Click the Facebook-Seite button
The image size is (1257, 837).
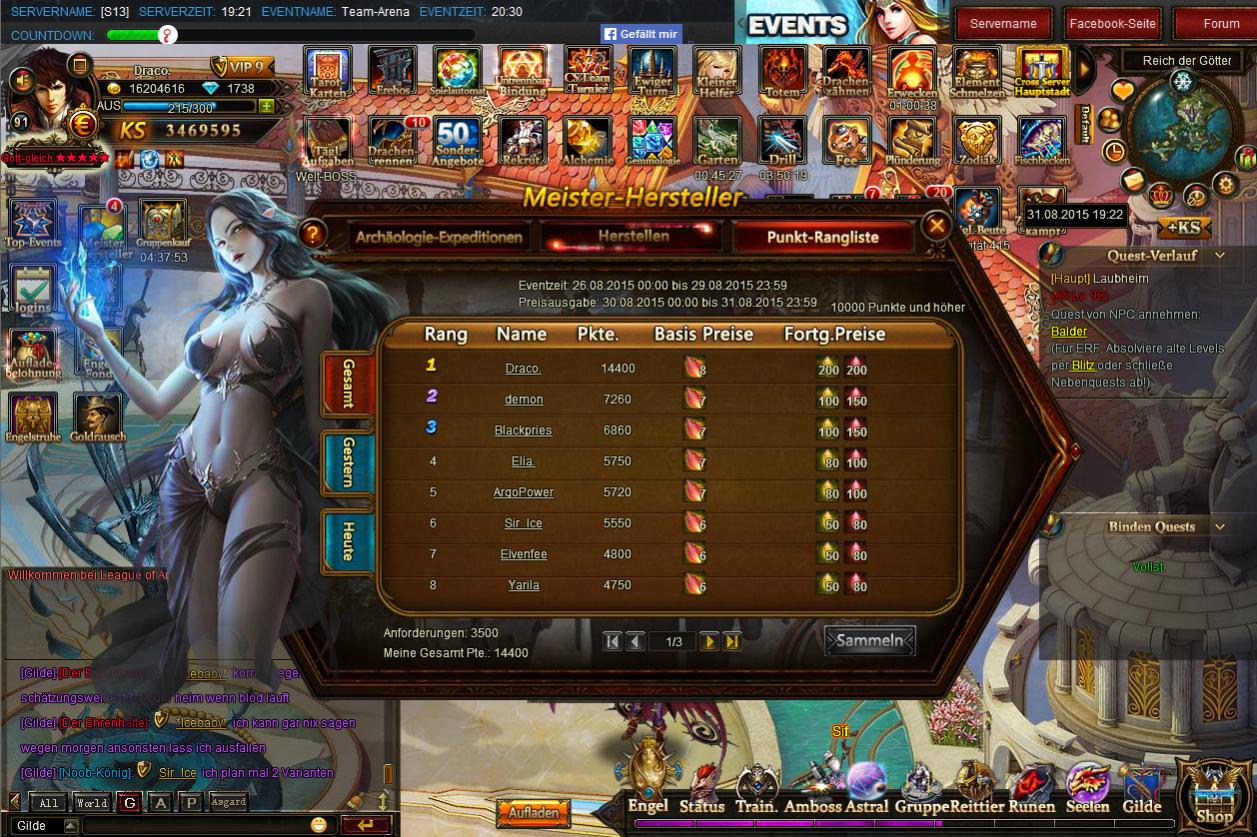click(x=1112, y=24)
